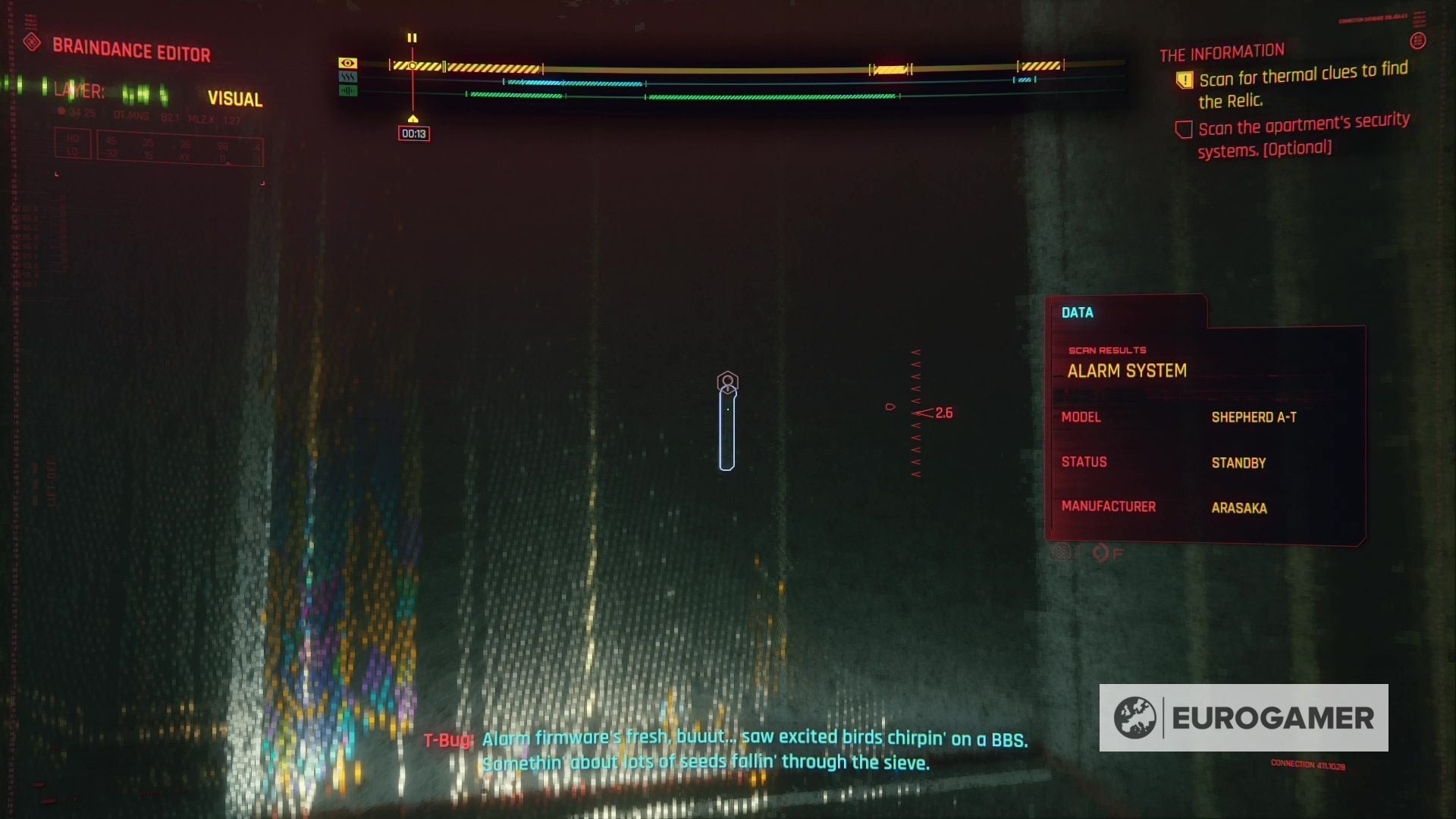Click the rewind camera icon below the DATA panel
Image resolution: width=1456 pixels, height=819 pixels.
tap(1062, 554)
